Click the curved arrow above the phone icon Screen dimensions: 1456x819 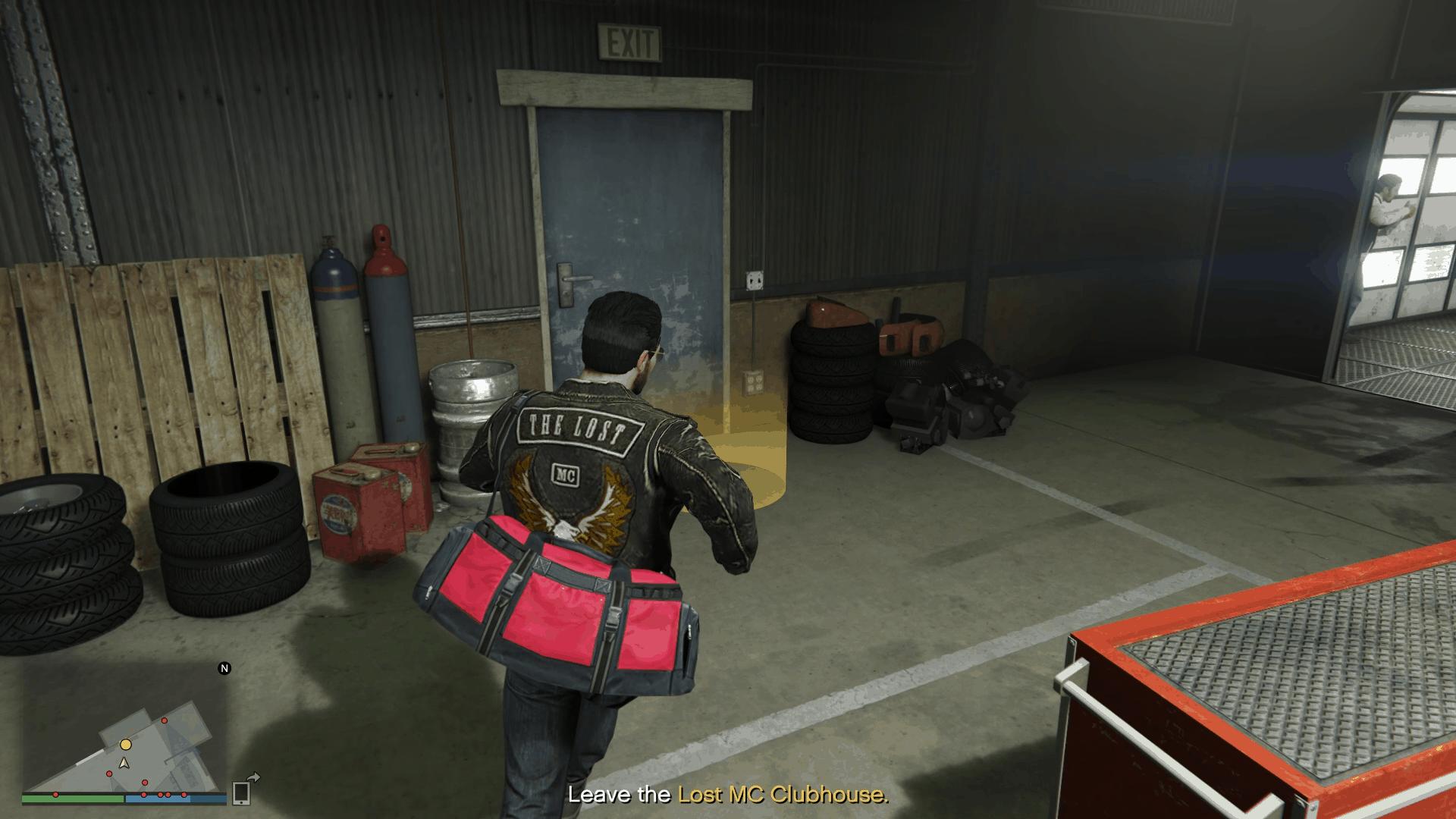(255, 778)
